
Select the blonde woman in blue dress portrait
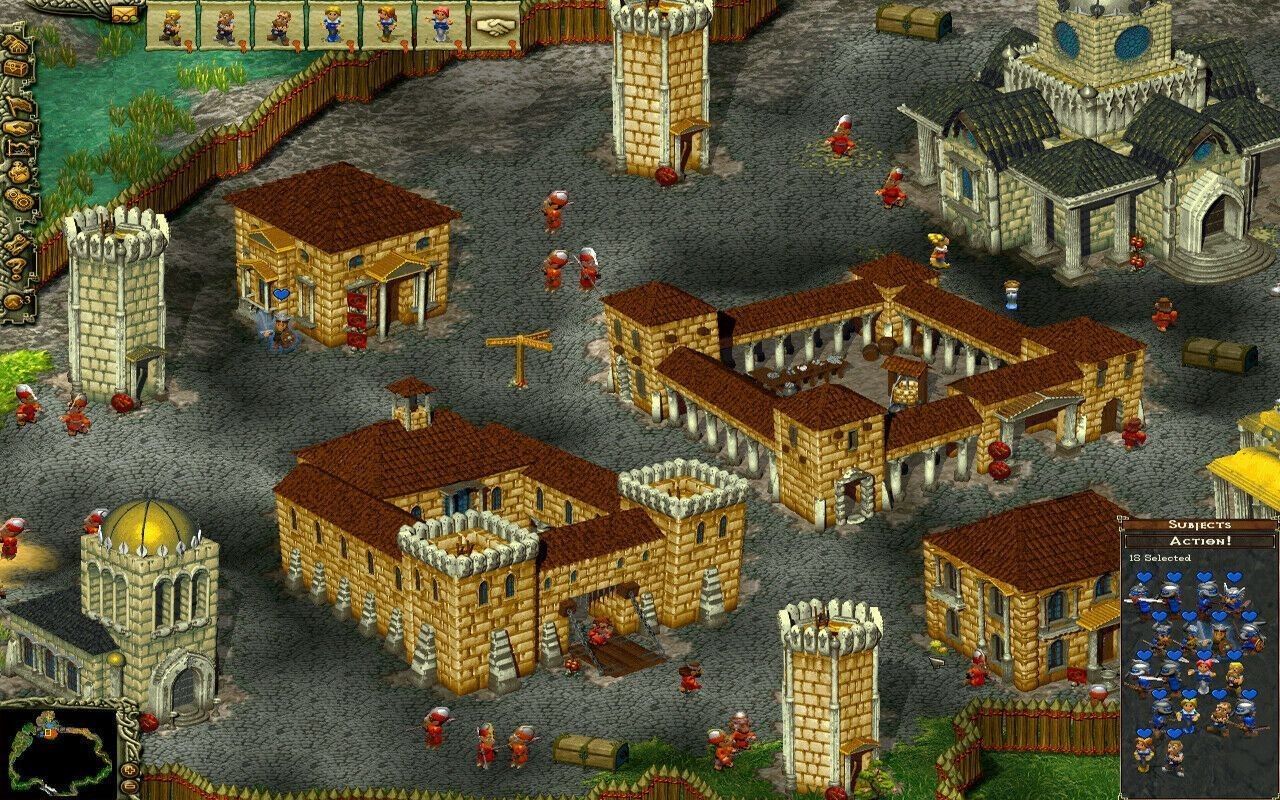(333, 25)
